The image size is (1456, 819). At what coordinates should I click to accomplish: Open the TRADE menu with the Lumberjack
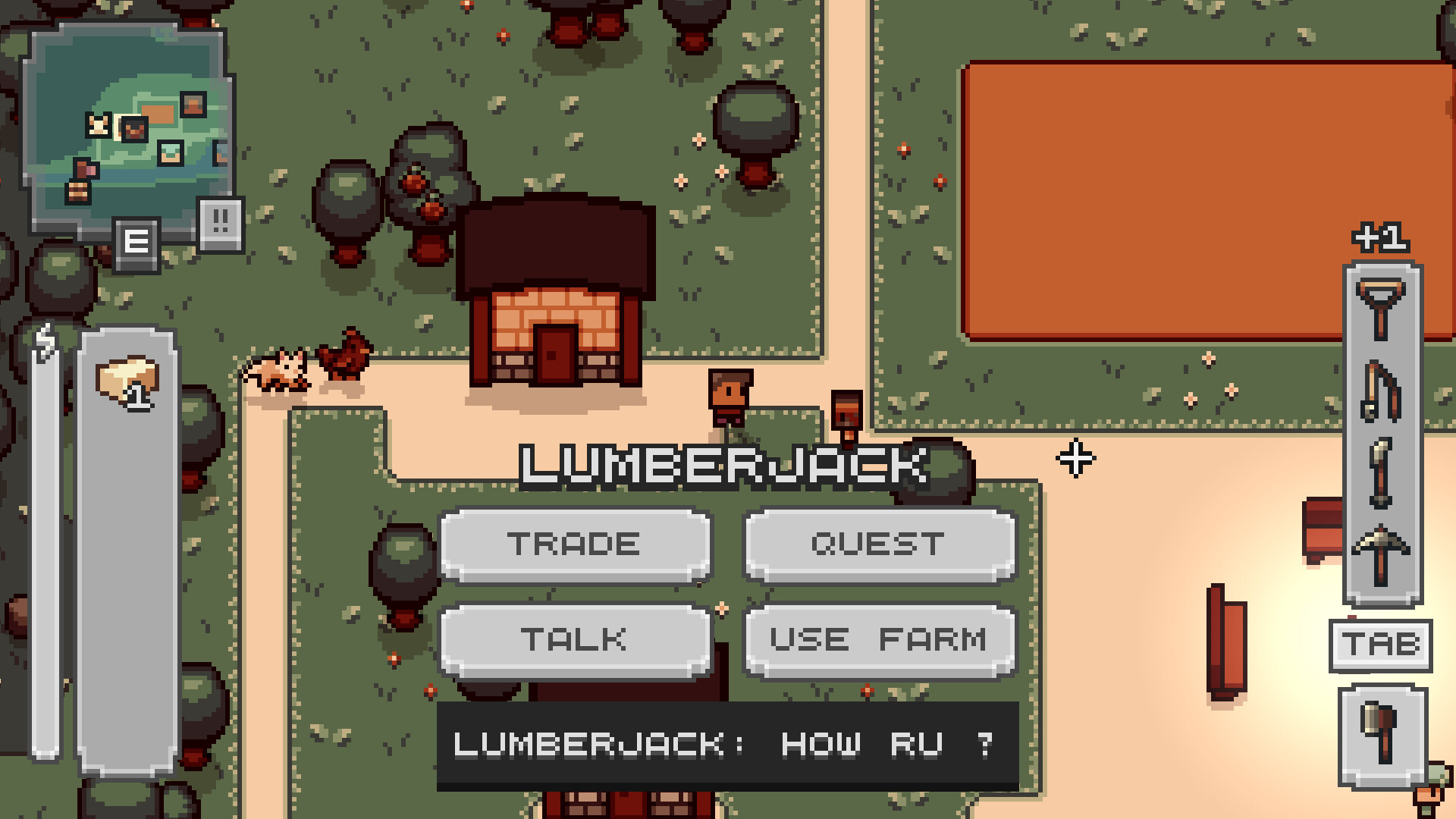(576, 544)
